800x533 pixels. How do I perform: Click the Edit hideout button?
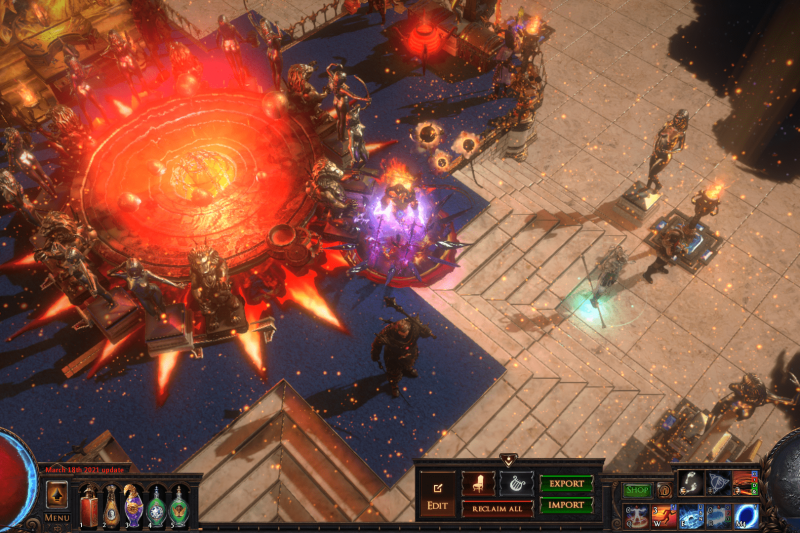[x=437, y=495]
